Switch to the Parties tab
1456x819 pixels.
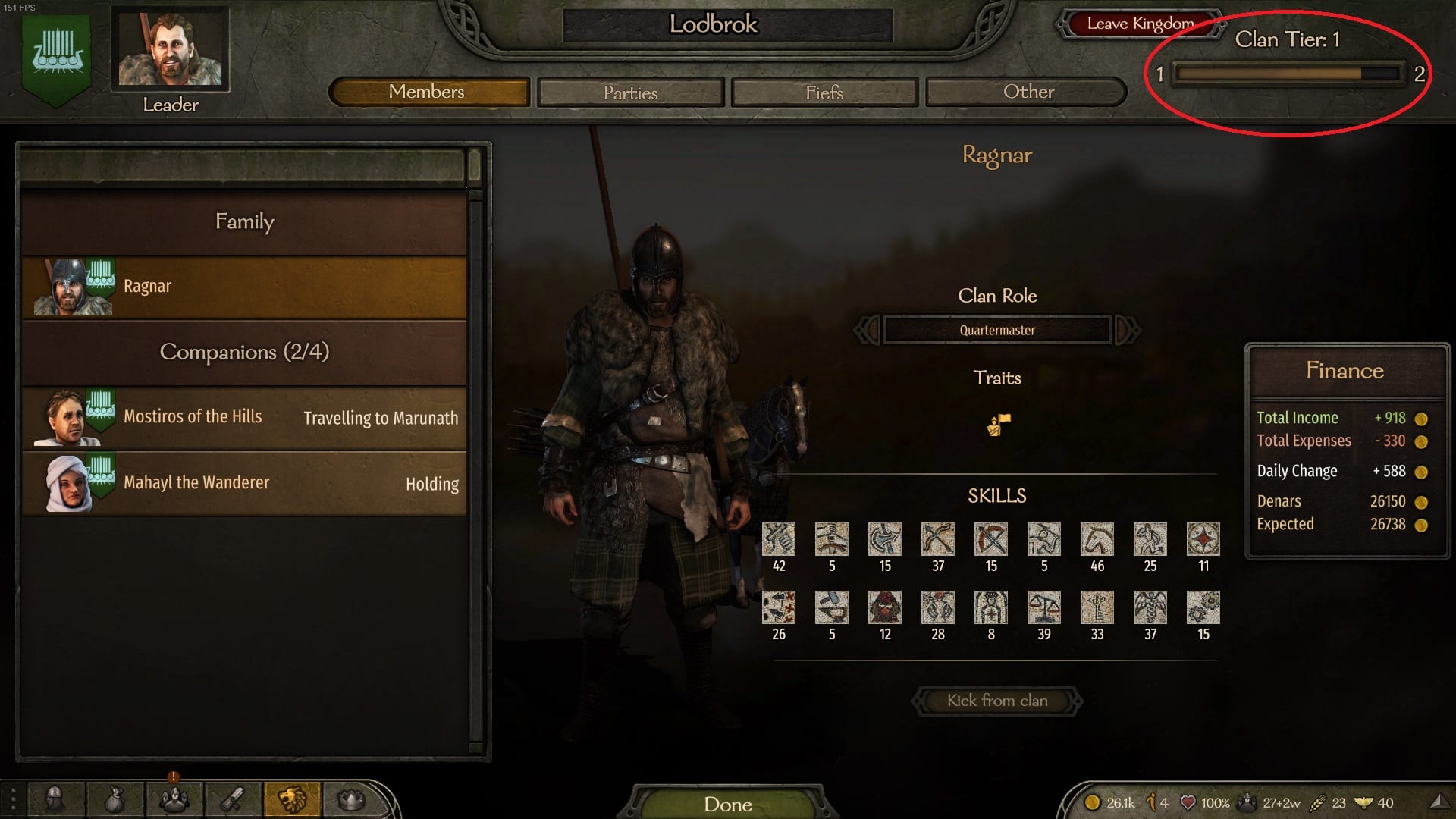click(630, 93)
